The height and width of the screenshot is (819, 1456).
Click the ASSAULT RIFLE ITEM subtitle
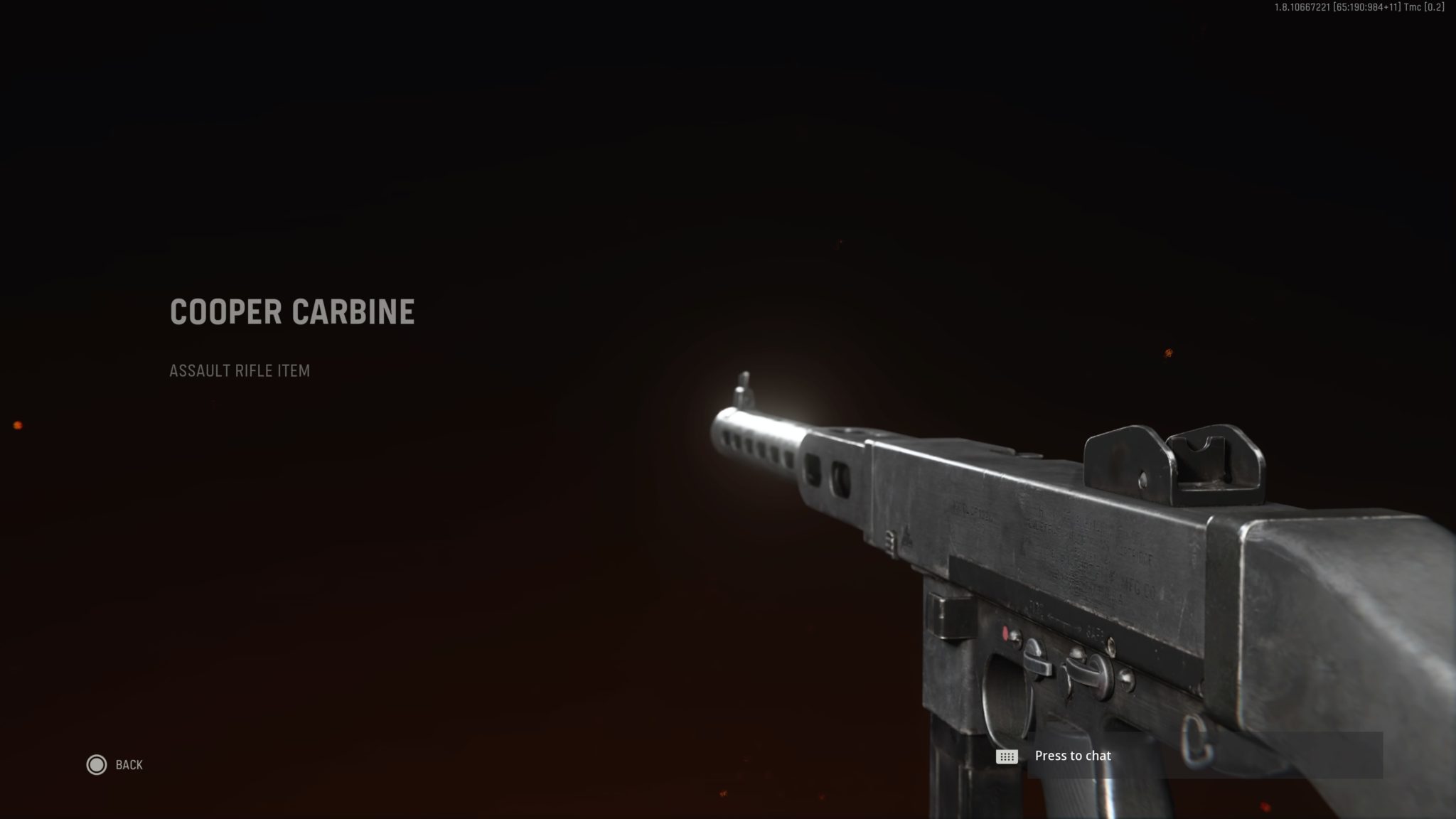point(240,370)
